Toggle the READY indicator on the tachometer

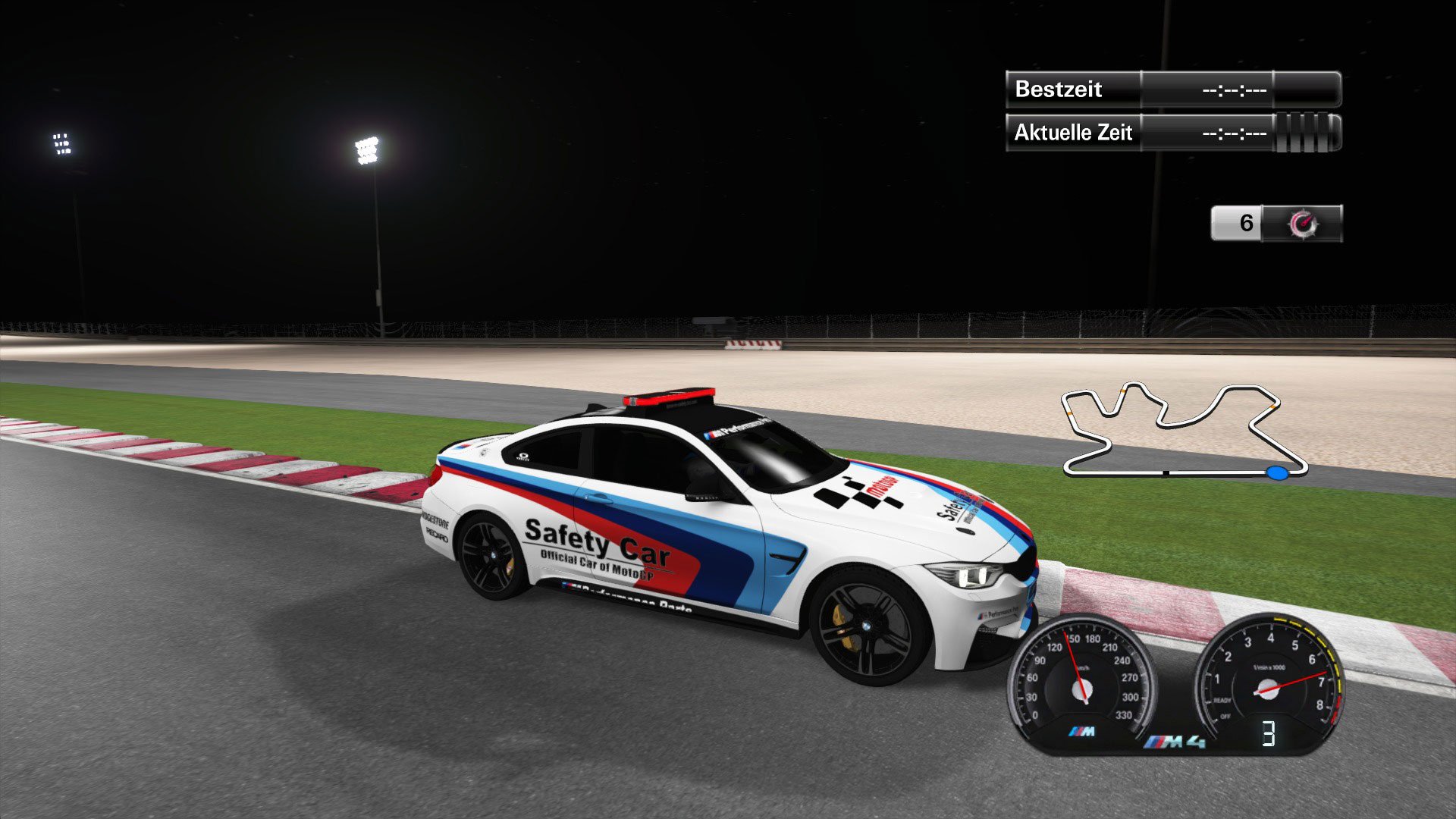pos(1222,701)
